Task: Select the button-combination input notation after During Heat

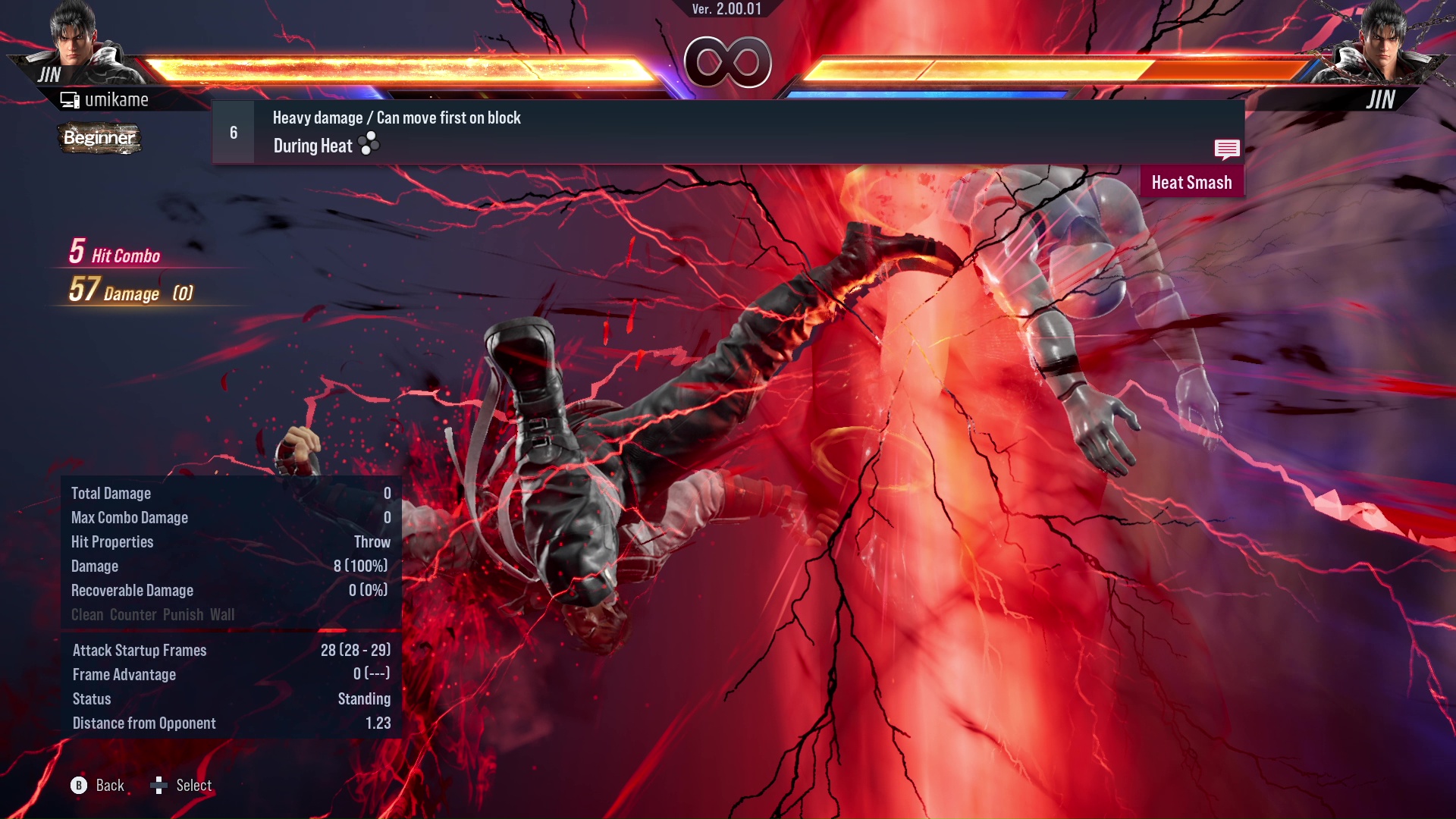Action: pyautogui.click(x=367, y=145)
